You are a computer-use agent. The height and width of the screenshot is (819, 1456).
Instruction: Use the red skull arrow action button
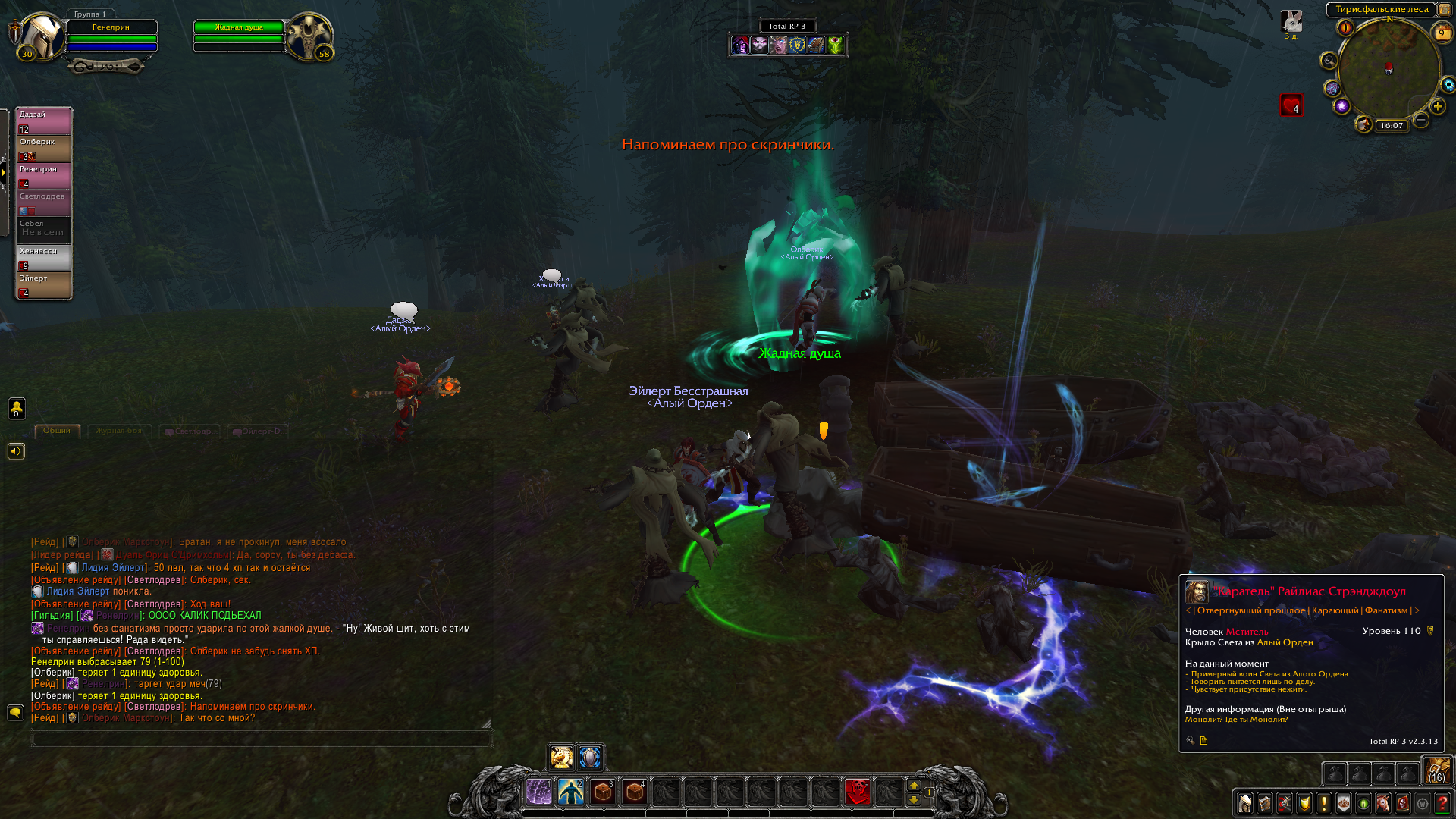pyautogui.click(x=857, y=792)
